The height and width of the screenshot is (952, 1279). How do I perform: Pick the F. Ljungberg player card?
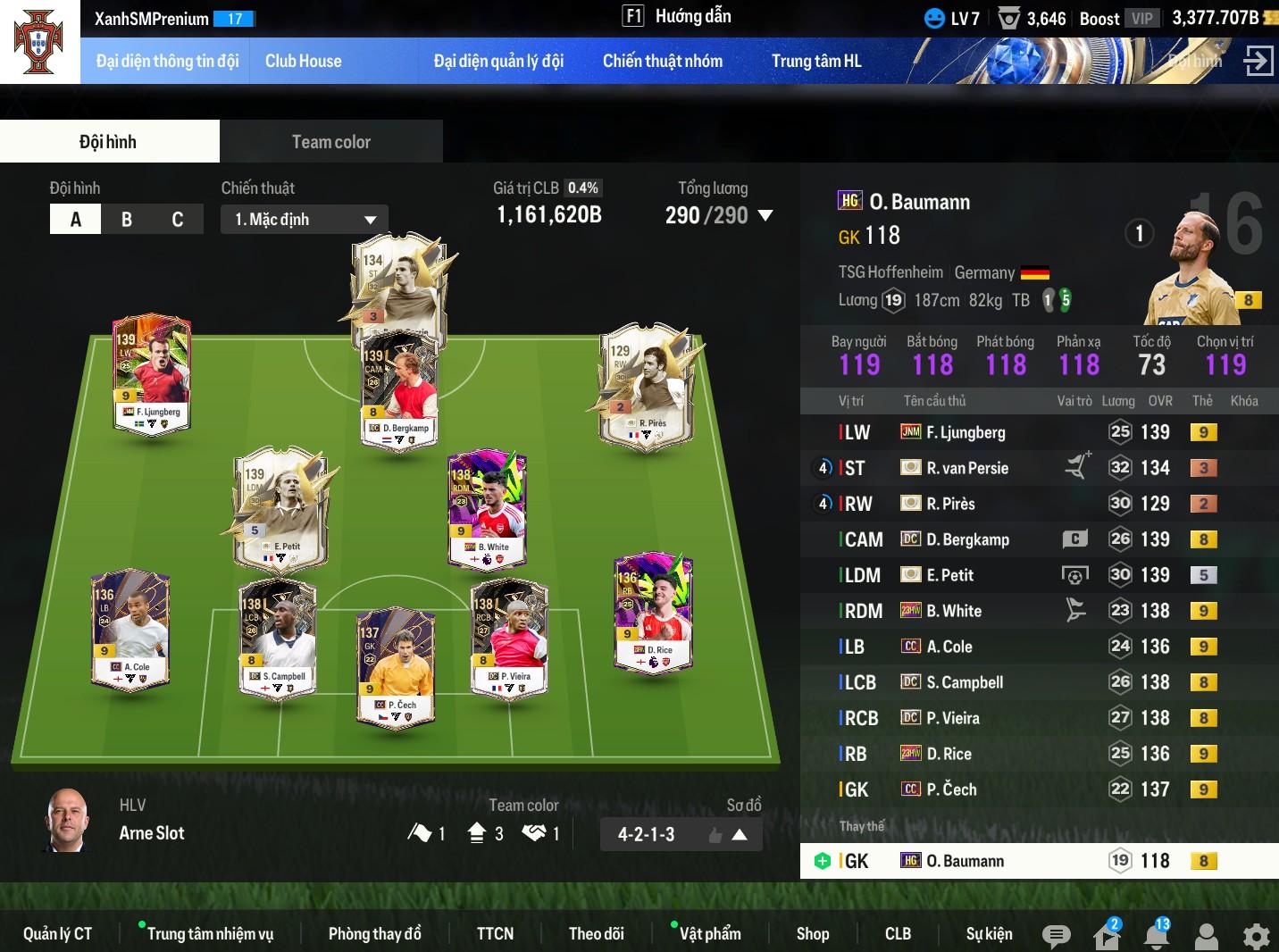(x=152, y=372)
